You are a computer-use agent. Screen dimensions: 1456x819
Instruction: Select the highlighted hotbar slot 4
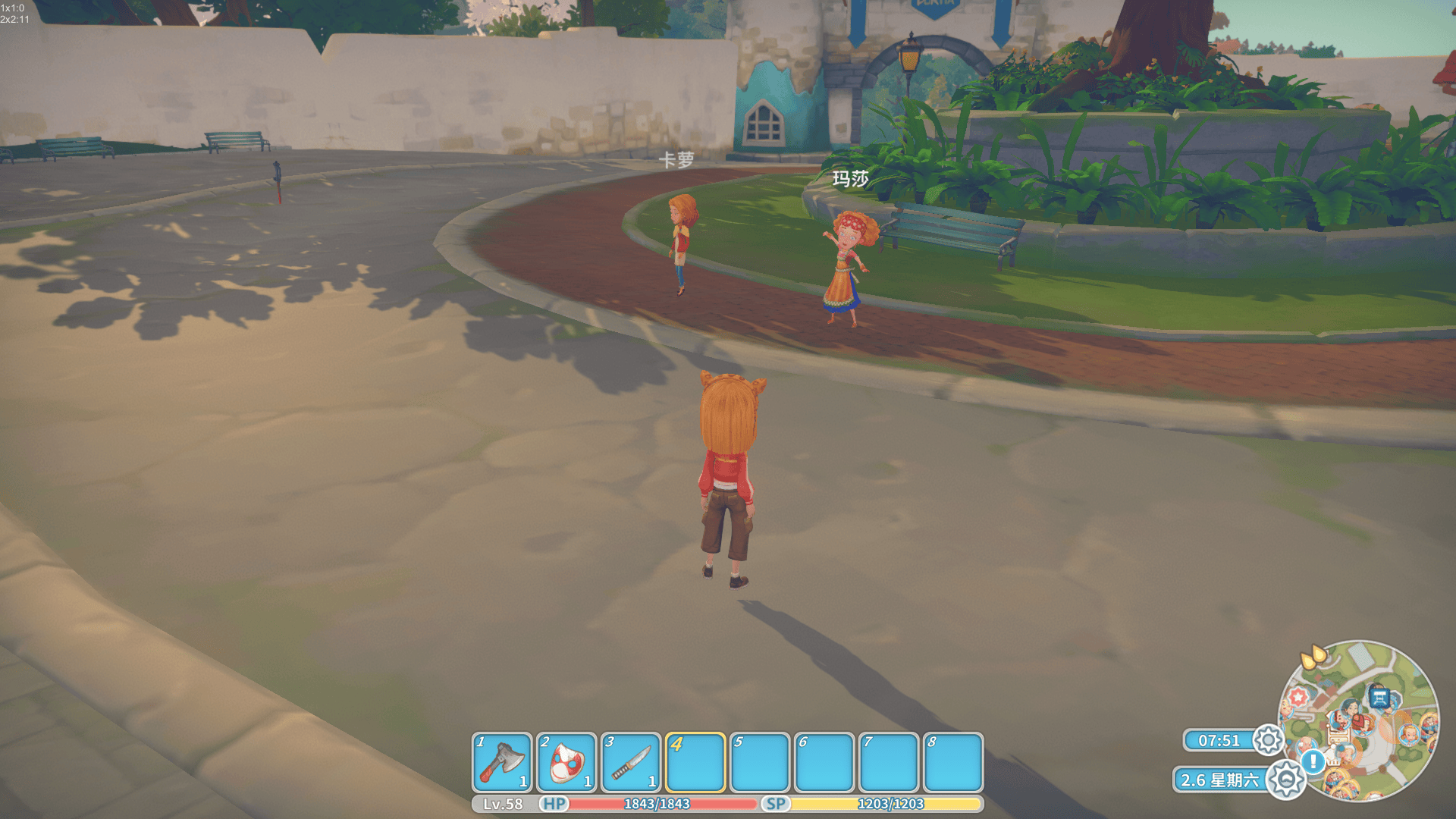point(695,762)
